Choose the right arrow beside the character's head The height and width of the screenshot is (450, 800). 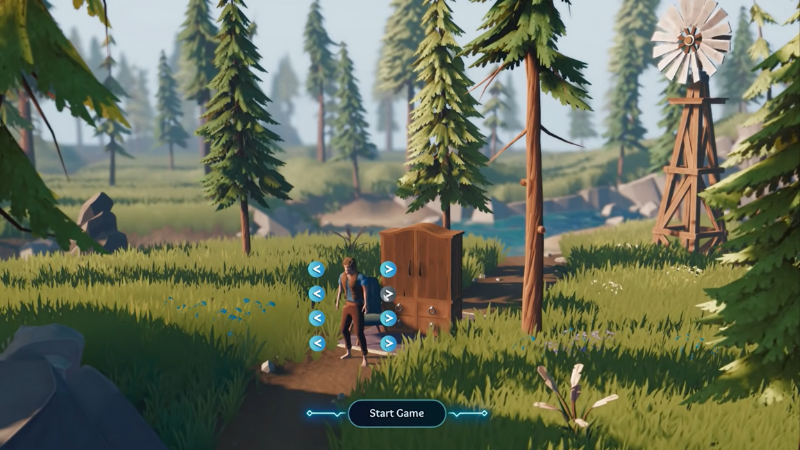pyautogui.click(x=388, y=269)
